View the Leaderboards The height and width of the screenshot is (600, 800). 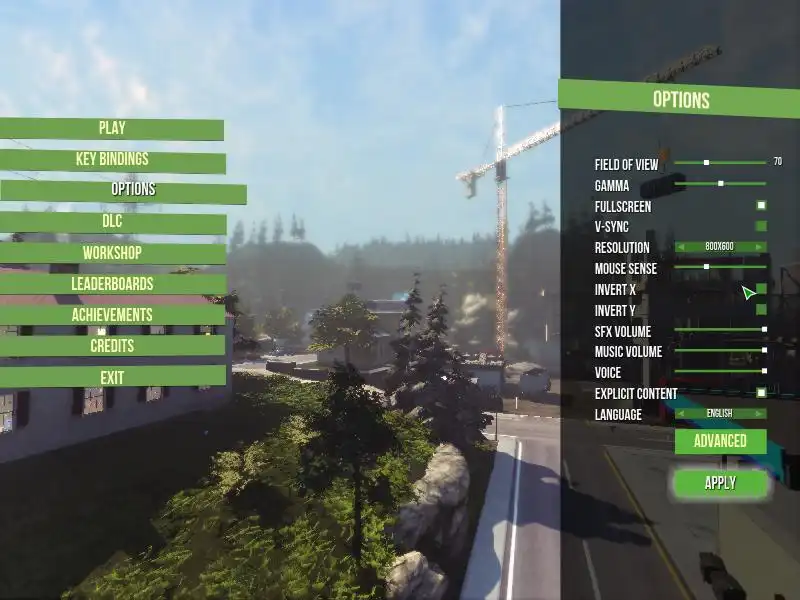click(112, 284)
